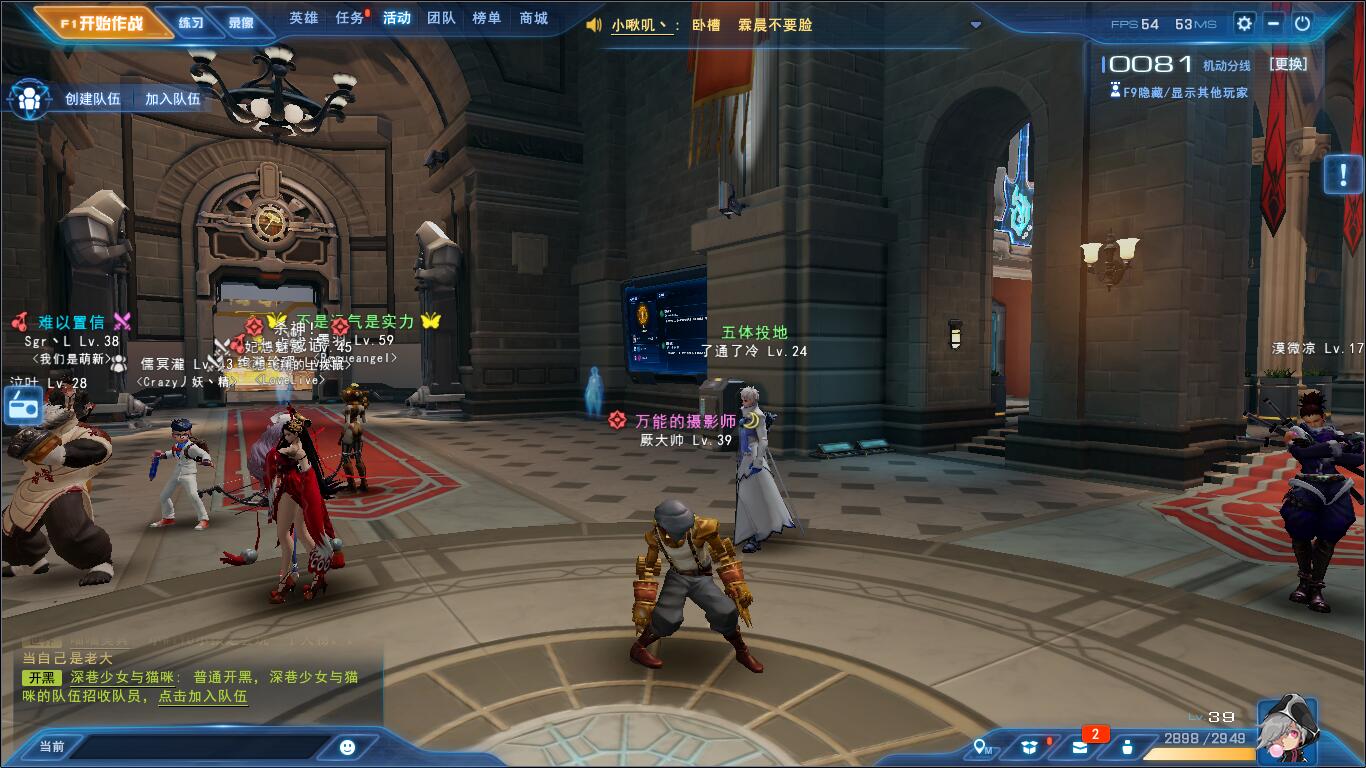Click the radio icon on left edge
1366x768 pixels.
22,406
